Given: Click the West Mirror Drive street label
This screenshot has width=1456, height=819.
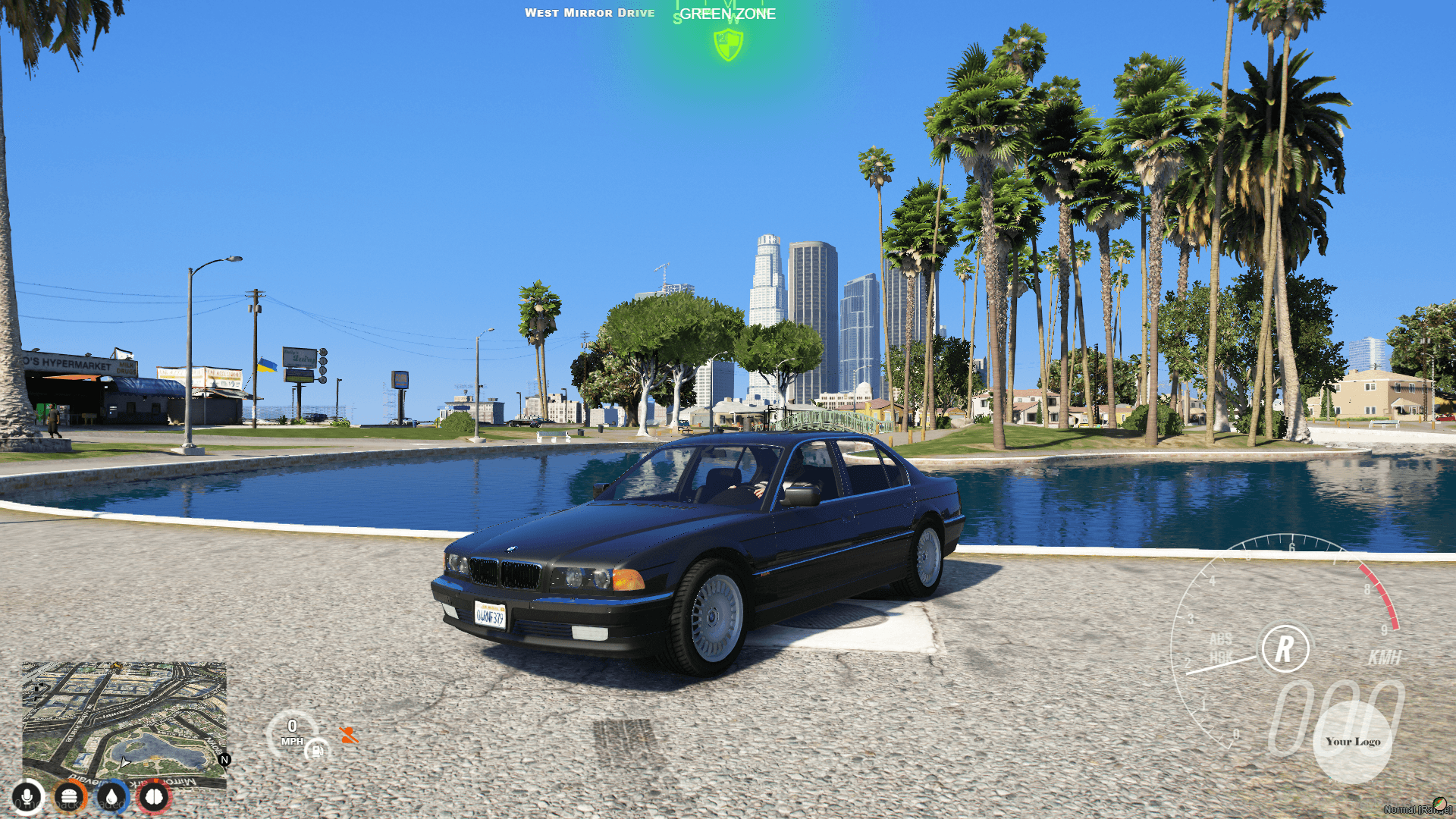Looking at the screenshot, I should (x=591, y=12).
